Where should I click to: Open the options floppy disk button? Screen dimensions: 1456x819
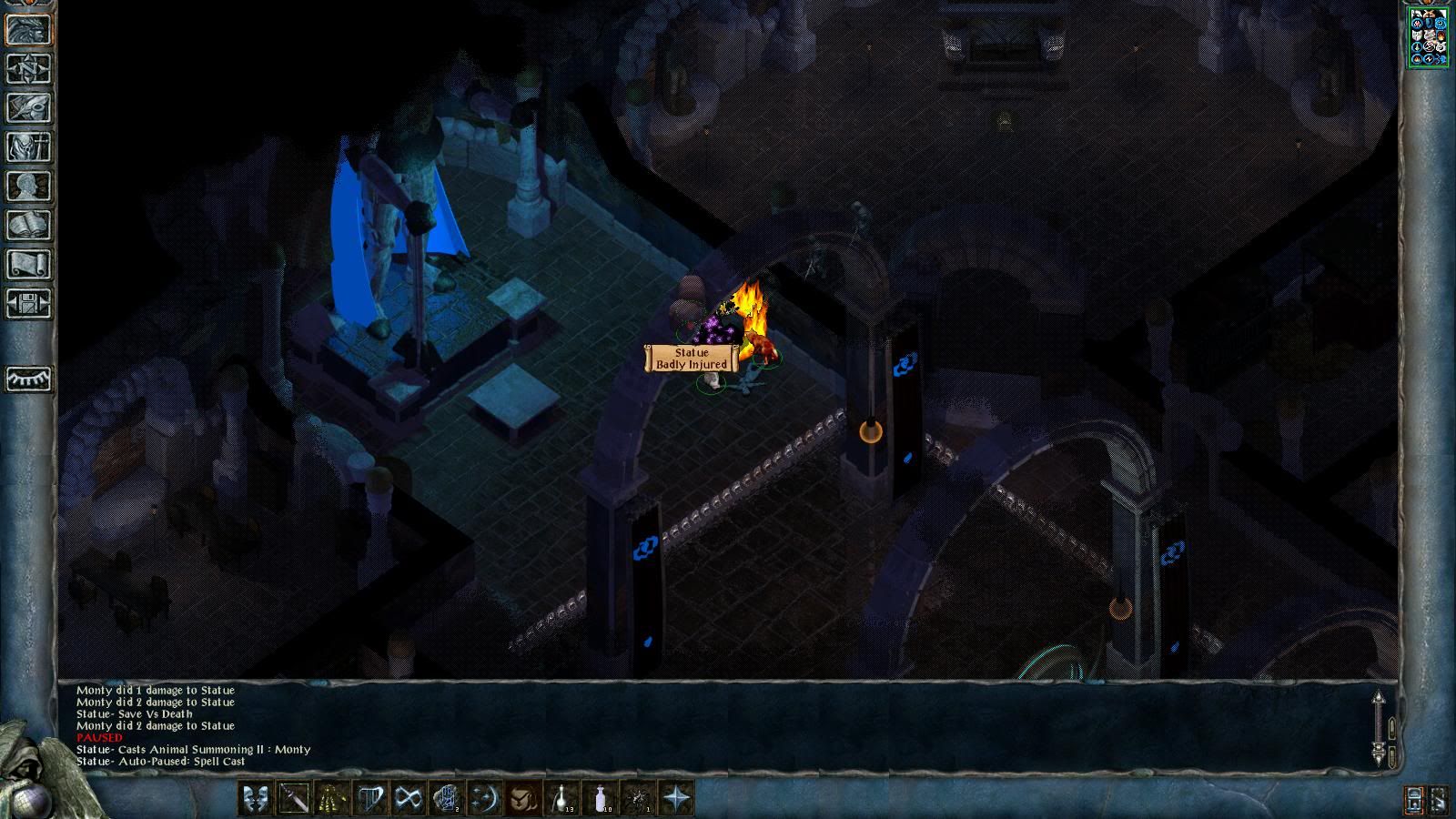click(x=28, y=303)
